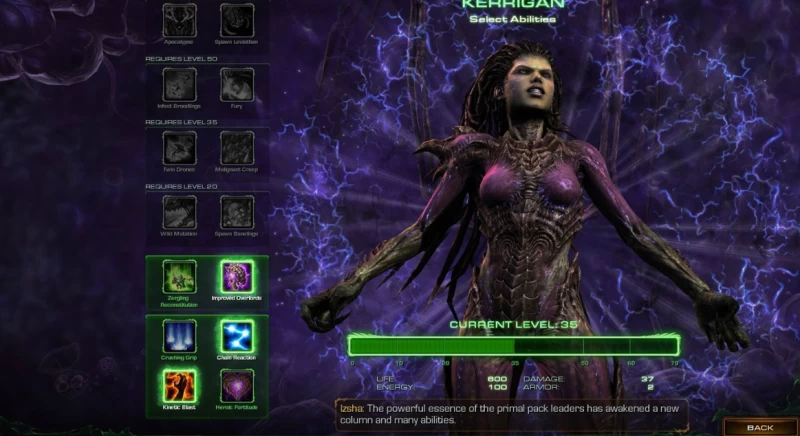Choose the Crushing Grip ability
The height and width of the screenshot is (436, 800).
click(x=180, y=336)
